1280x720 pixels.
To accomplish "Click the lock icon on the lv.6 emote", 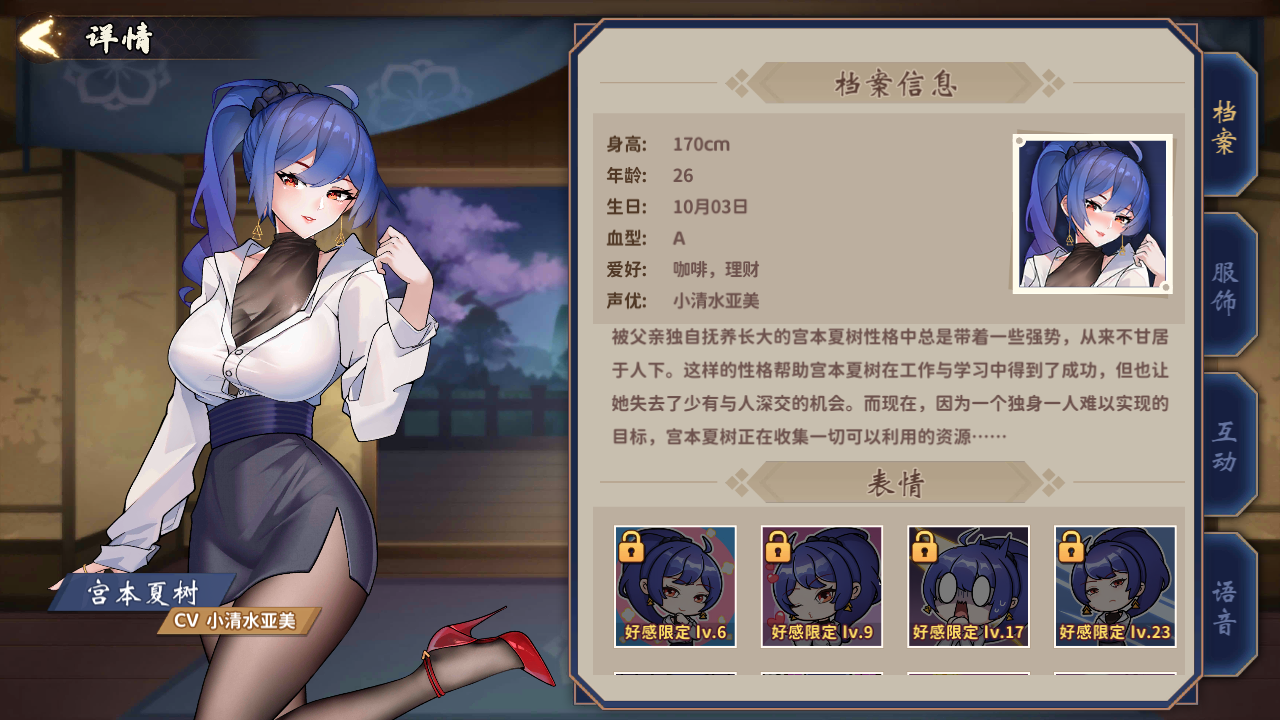I will (631, 548).
